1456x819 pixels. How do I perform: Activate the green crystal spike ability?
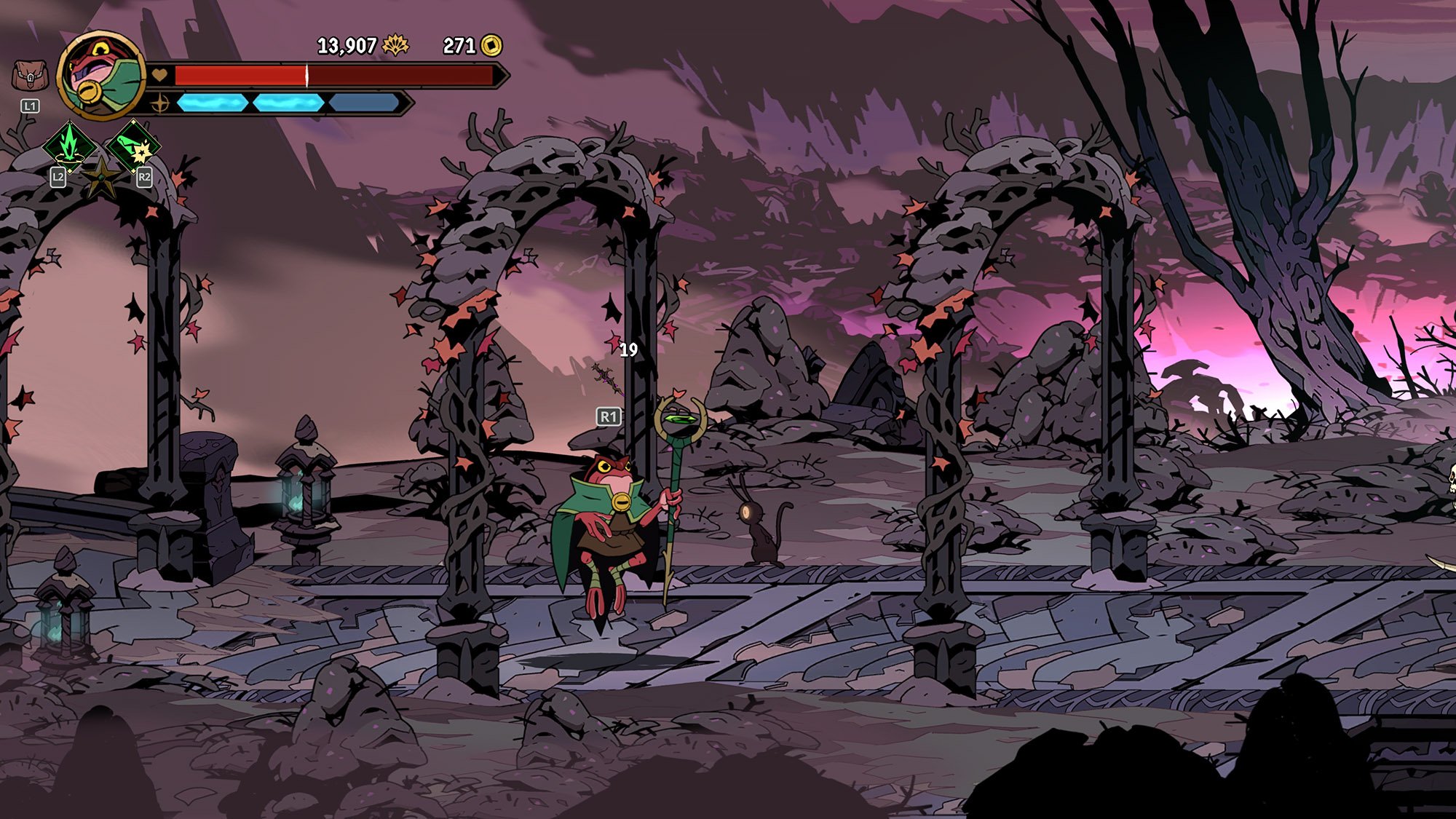[x=69, y=145]
